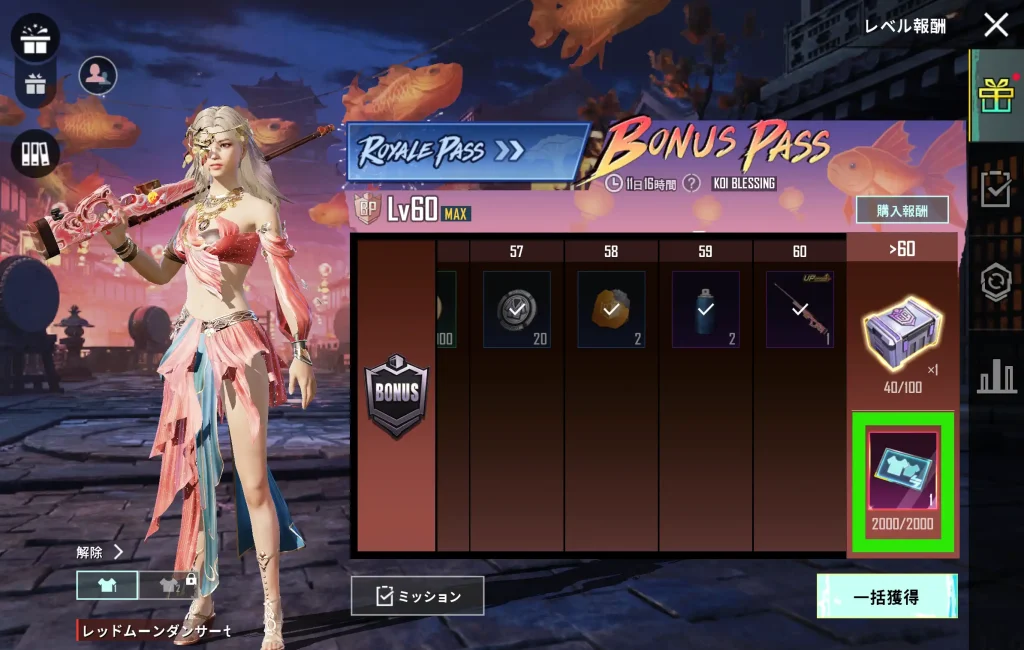Tap the 解除 unequip option
The image size is (1024, 650).
(x=100, y=552)
